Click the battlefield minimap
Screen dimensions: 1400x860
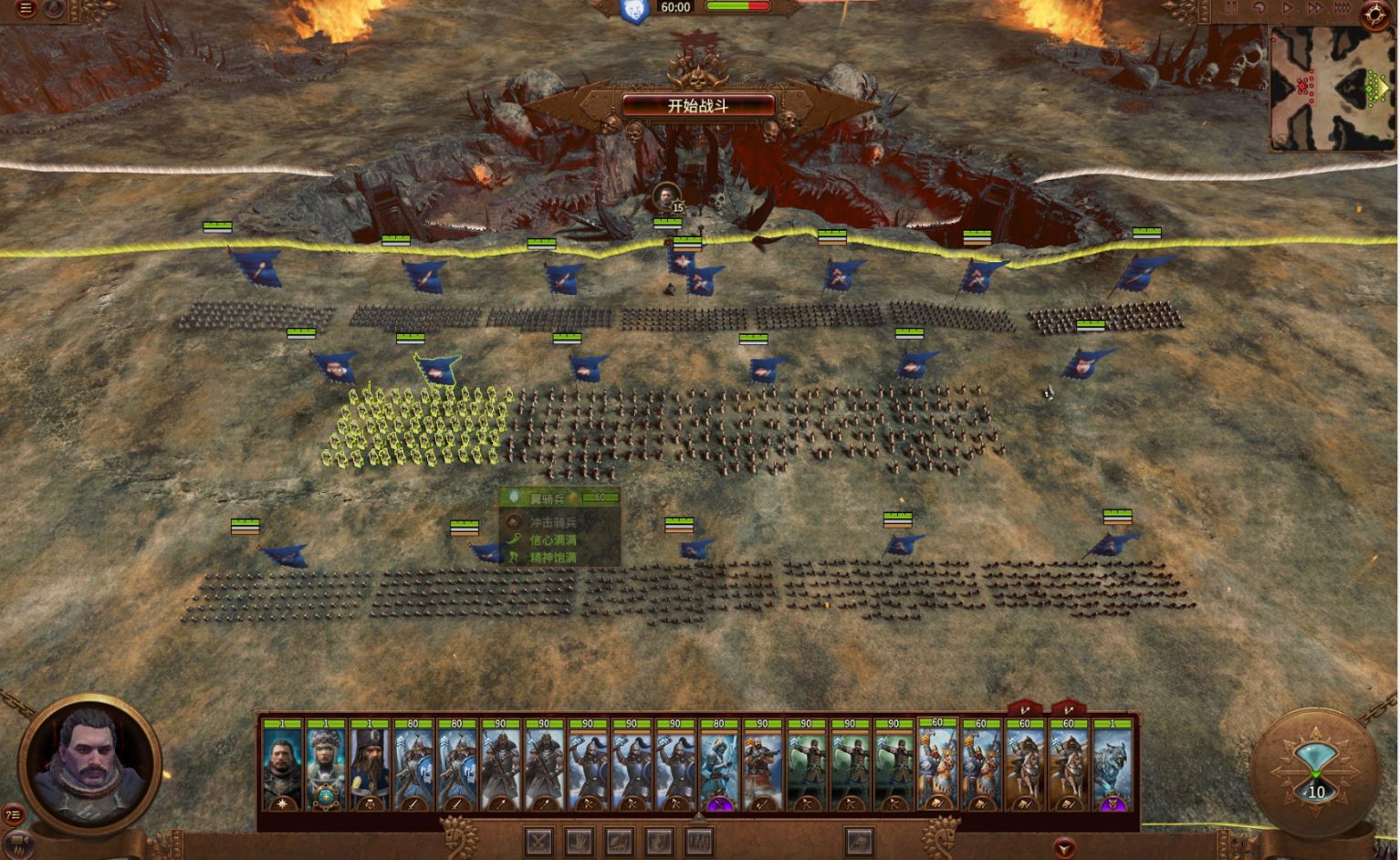[x=1329, y=89]
